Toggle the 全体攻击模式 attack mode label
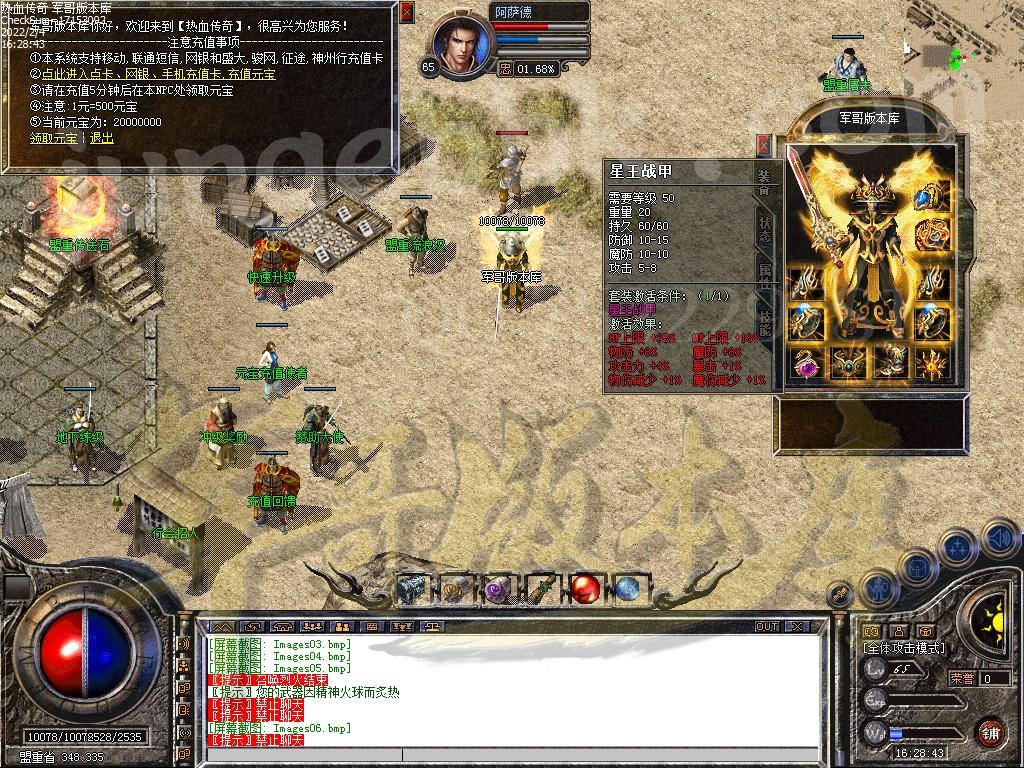The image size is (1024, 768). point(904,648)
